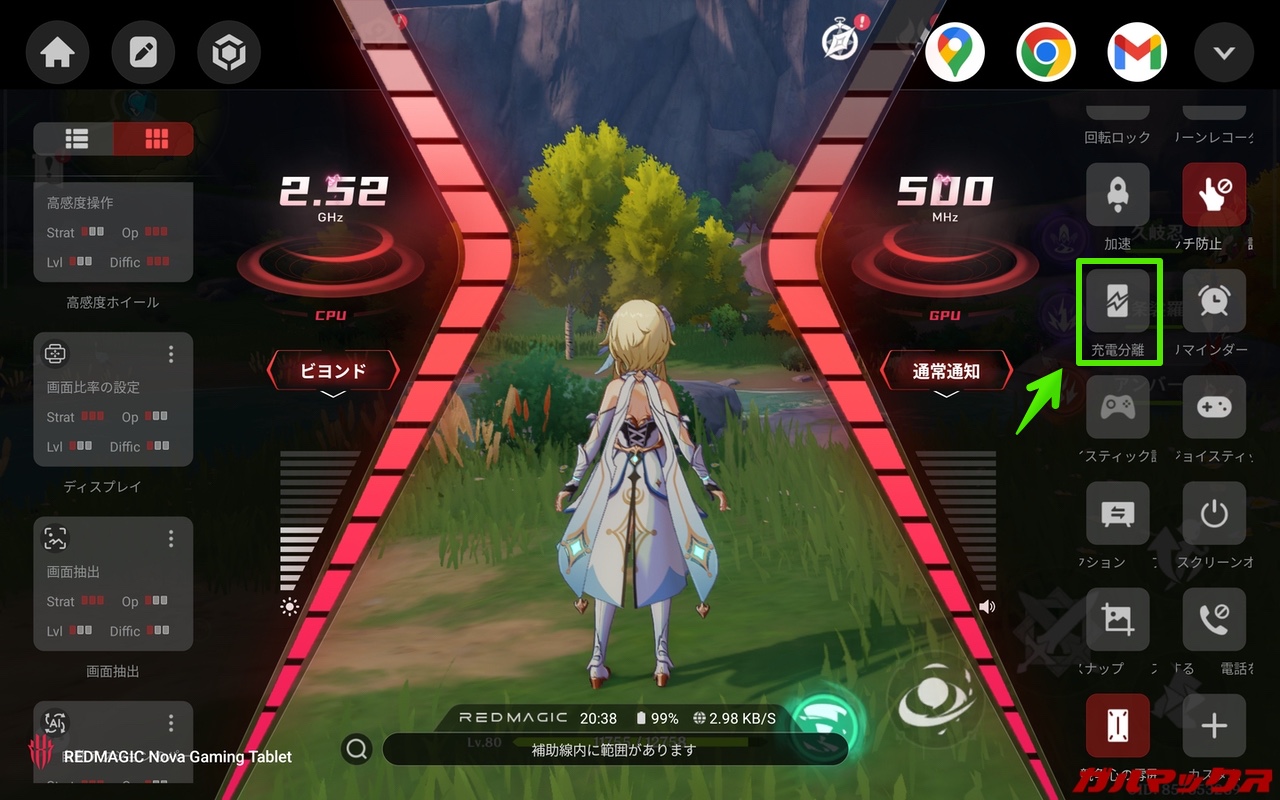Tap the pencil edit button
The height and width of the screenshot is (800, 1280).
[x=143, y=52]
